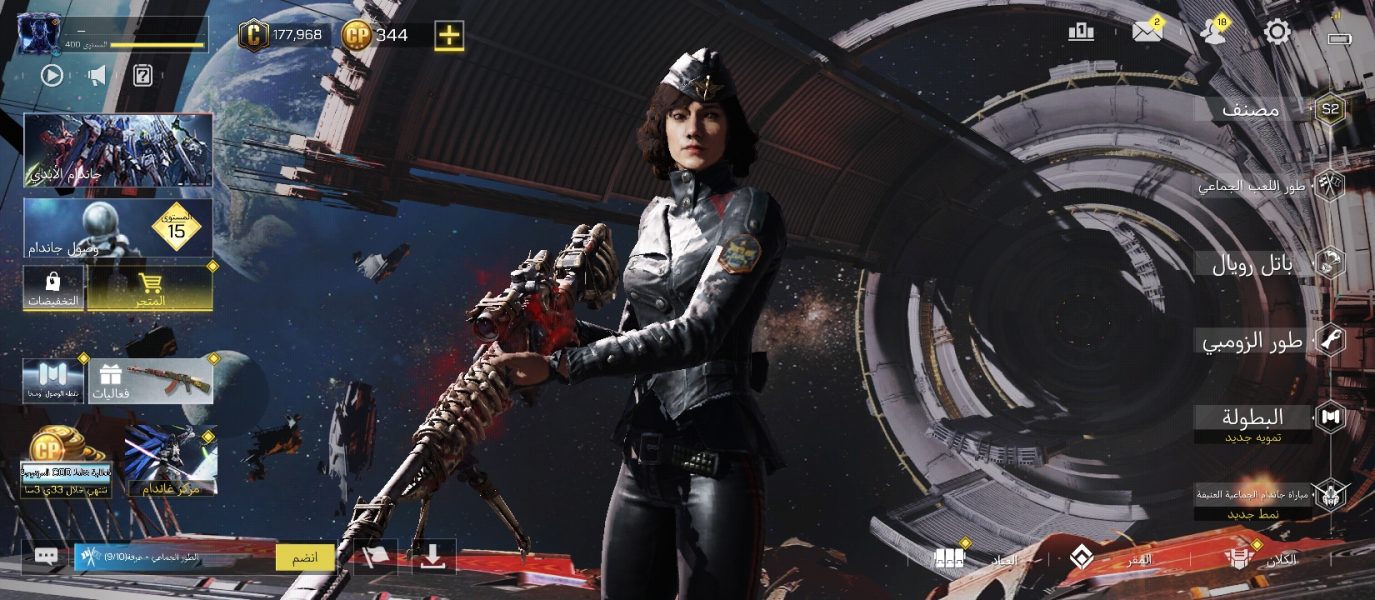Screen dimensions: 1375x600
Task: Open the download arrow icon
Action: point(432,557)
